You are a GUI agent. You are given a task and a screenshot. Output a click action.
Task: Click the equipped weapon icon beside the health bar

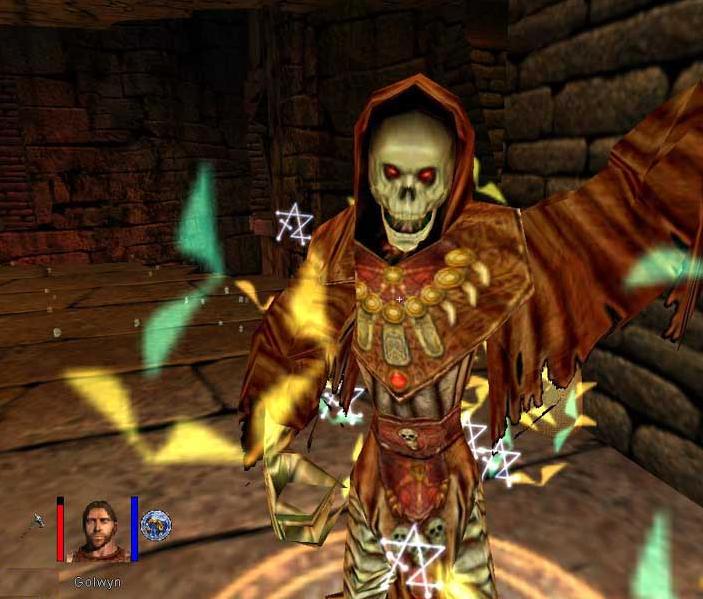point(38,521)
